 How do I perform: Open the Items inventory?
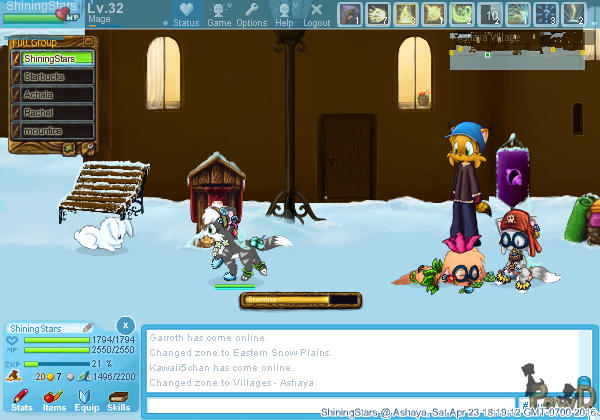pyautogui.click(x=53, y=401)
